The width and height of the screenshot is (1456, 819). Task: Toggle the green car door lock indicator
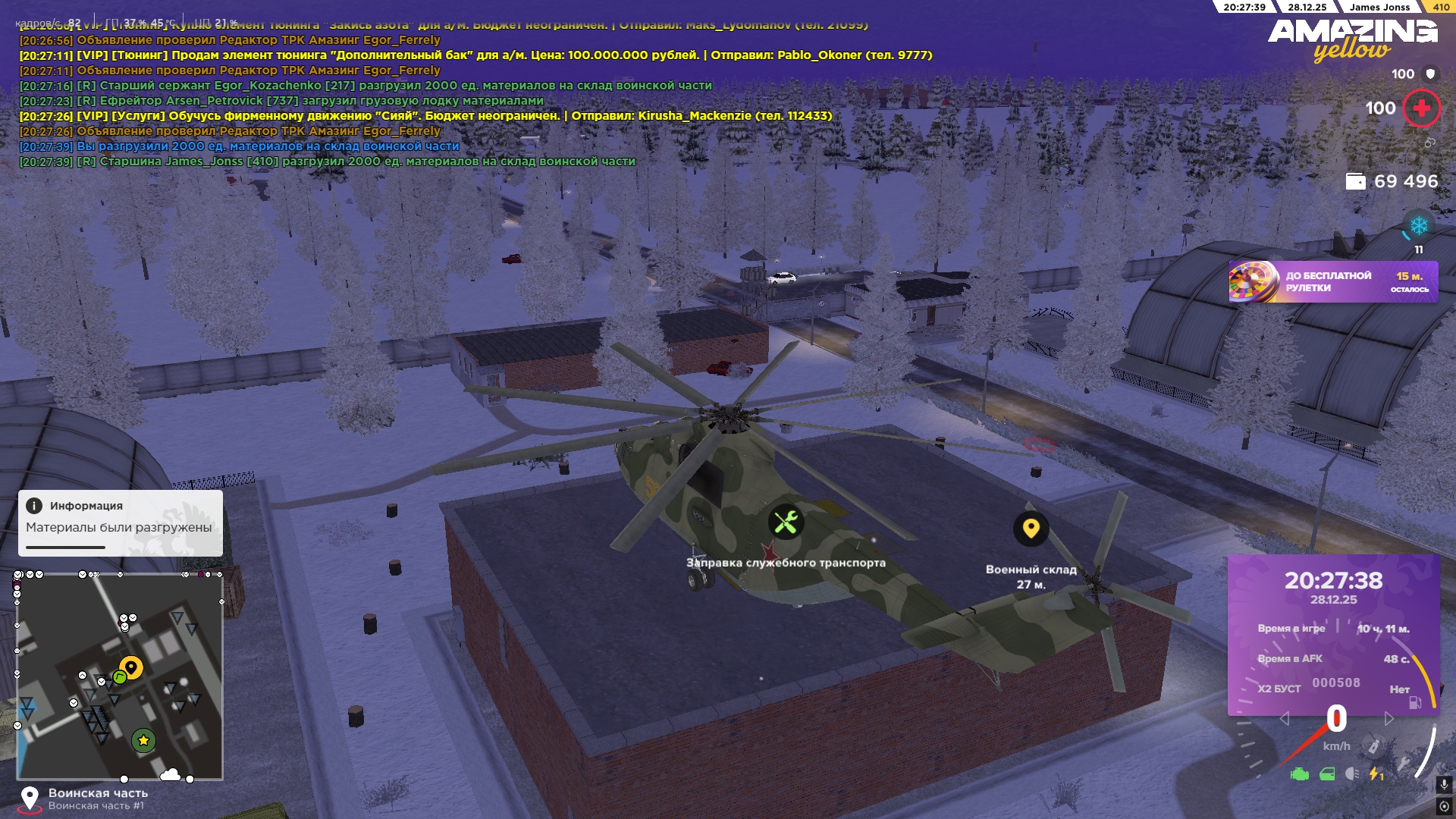1327,774
